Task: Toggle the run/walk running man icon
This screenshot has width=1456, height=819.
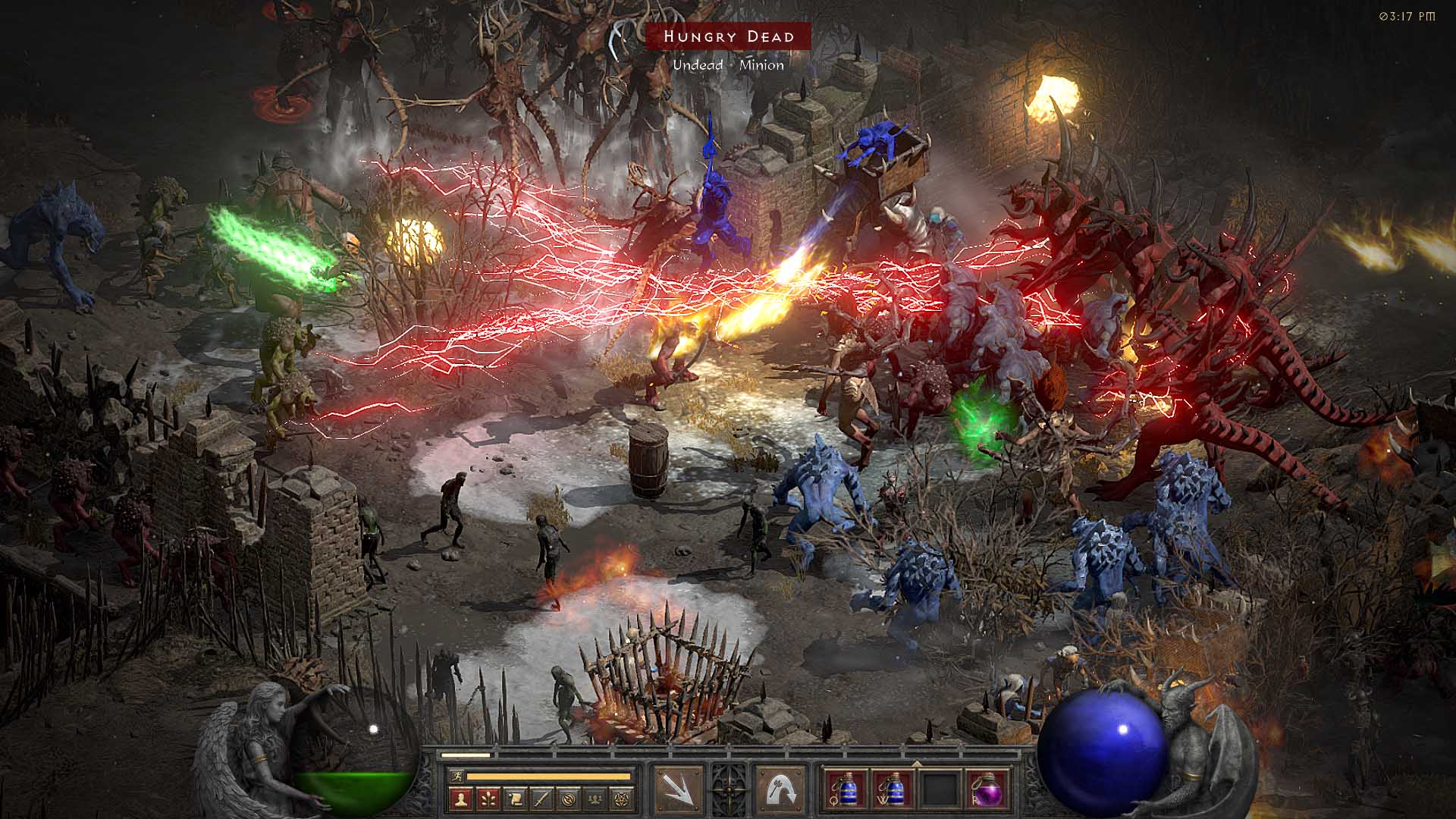Action: [455, 777]
